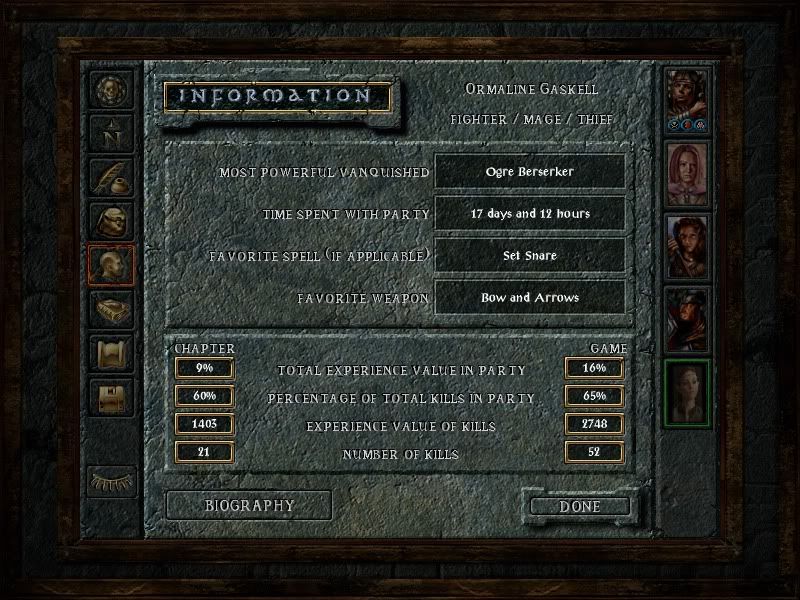Screen dimensions: 800x600
Task: Close the Information screen with Done
Action: (x=580, y=506)
